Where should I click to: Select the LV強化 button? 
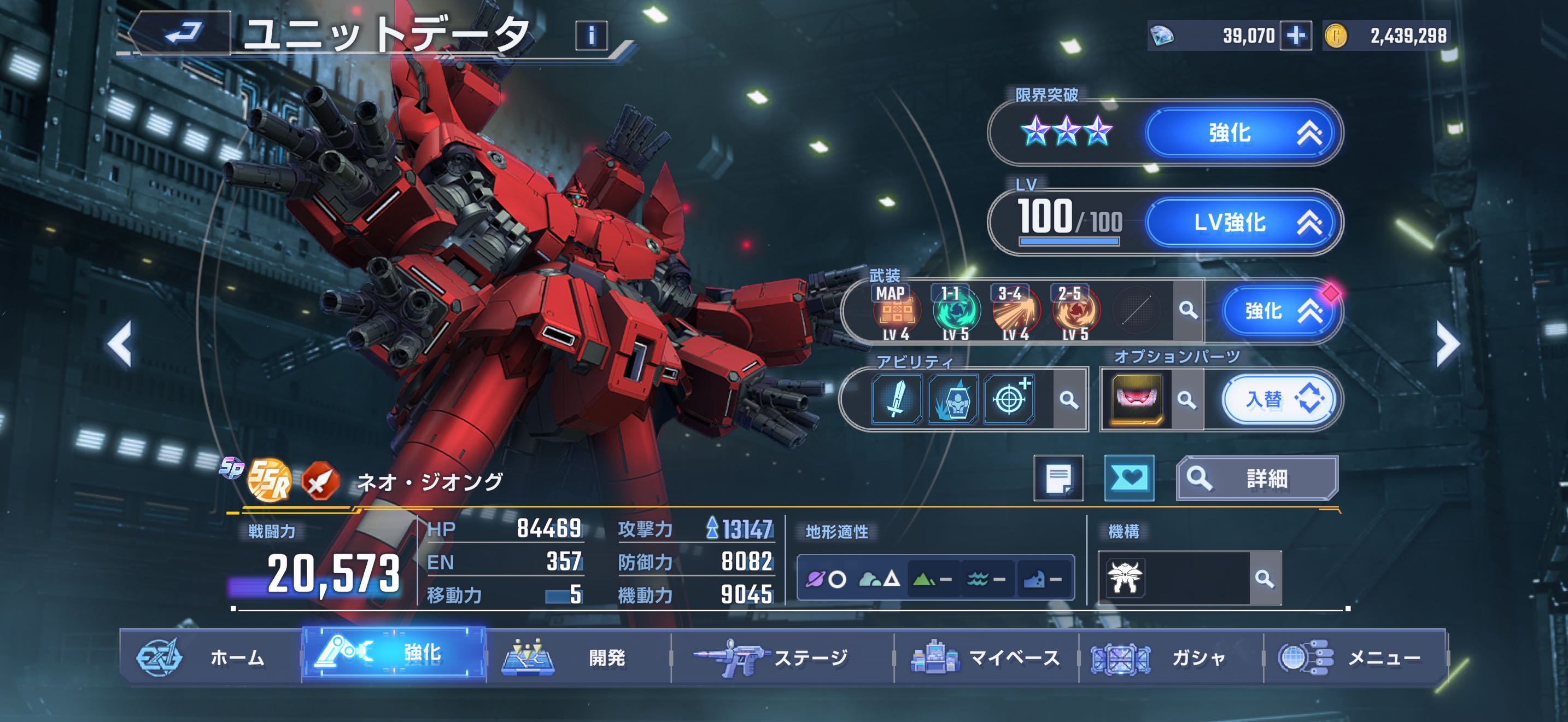1242,222
